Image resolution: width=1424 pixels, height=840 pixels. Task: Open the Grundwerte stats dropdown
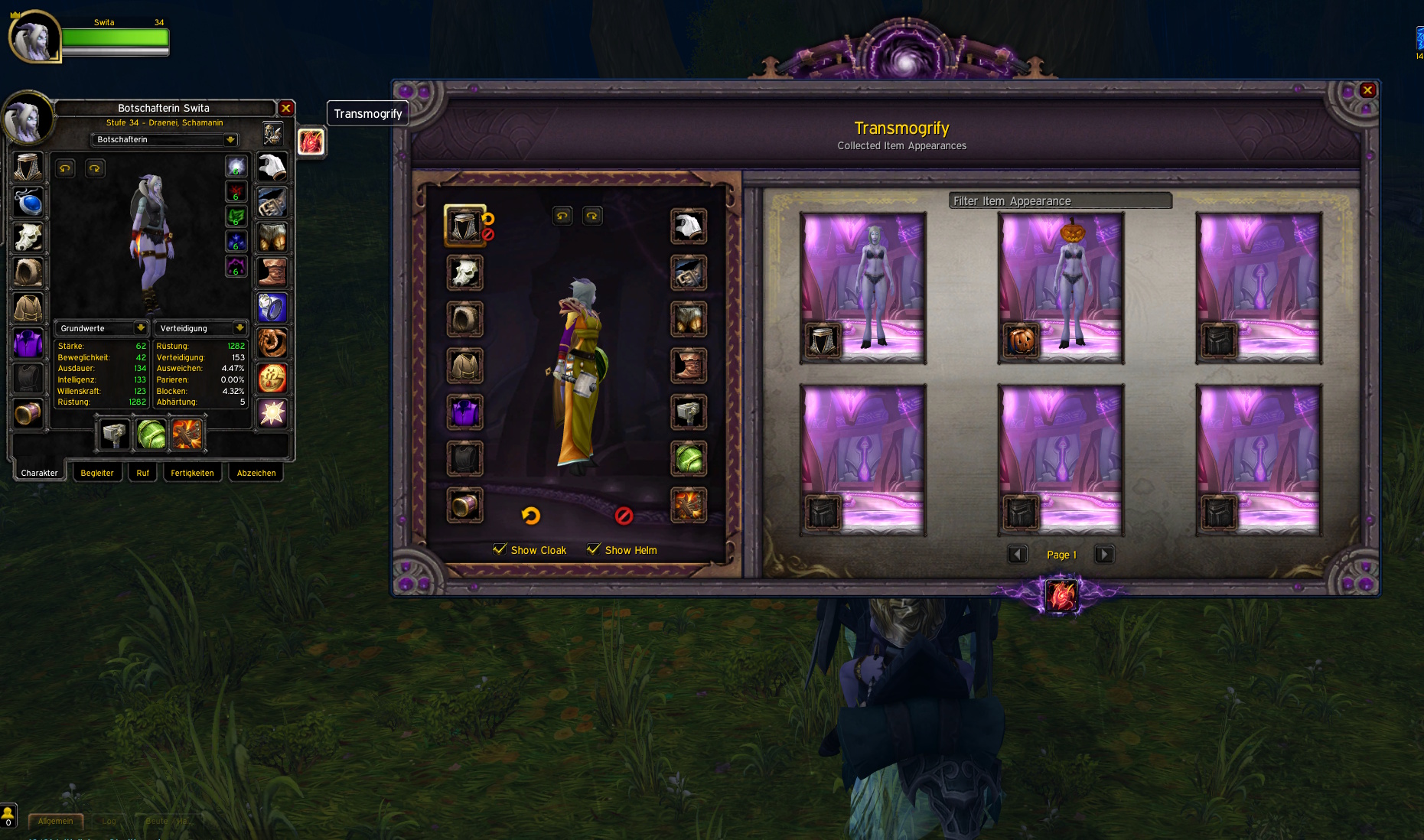pyautogui.click(x=141, y=328)
